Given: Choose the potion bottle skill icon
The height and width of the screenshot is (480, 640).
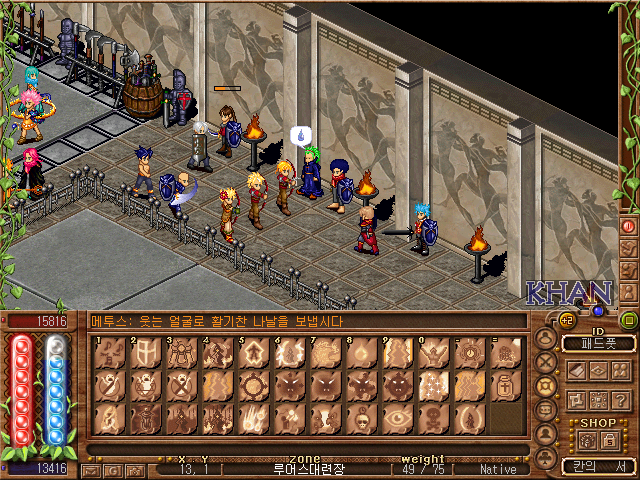Looking at the screenshot, I should click(503, 385).
